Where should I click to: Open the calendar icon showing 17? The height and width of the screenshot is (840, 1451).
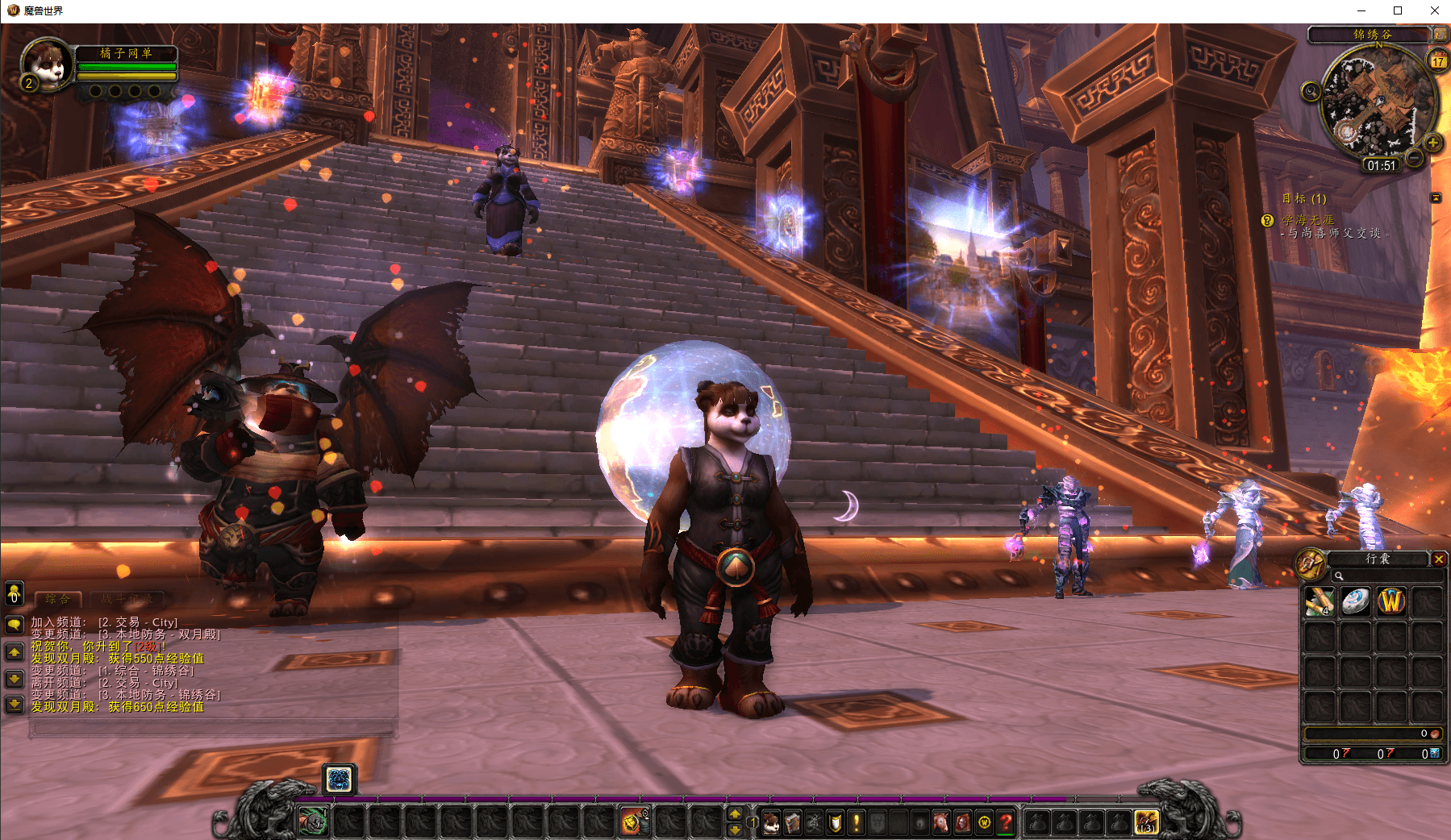click(x=1438, y=60)
